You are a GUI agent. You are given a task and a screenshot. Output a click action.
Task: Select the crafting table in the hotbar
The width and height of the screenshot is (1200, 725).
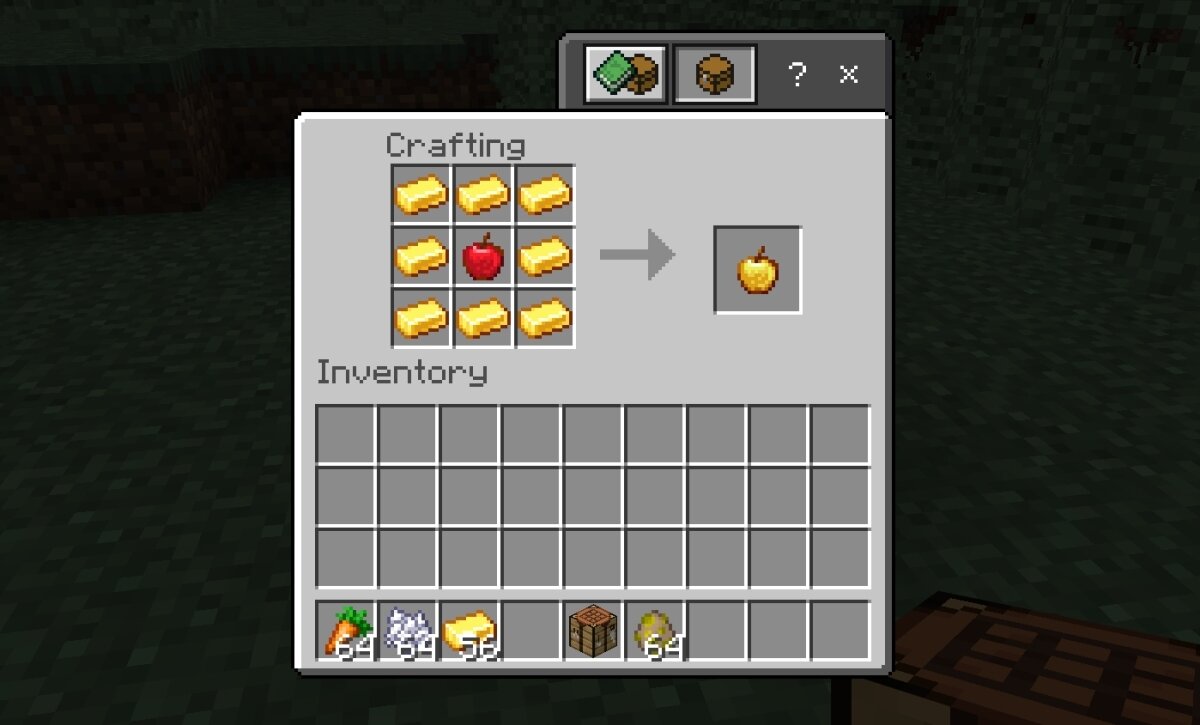pyautogui.click(x=593, y=630)
